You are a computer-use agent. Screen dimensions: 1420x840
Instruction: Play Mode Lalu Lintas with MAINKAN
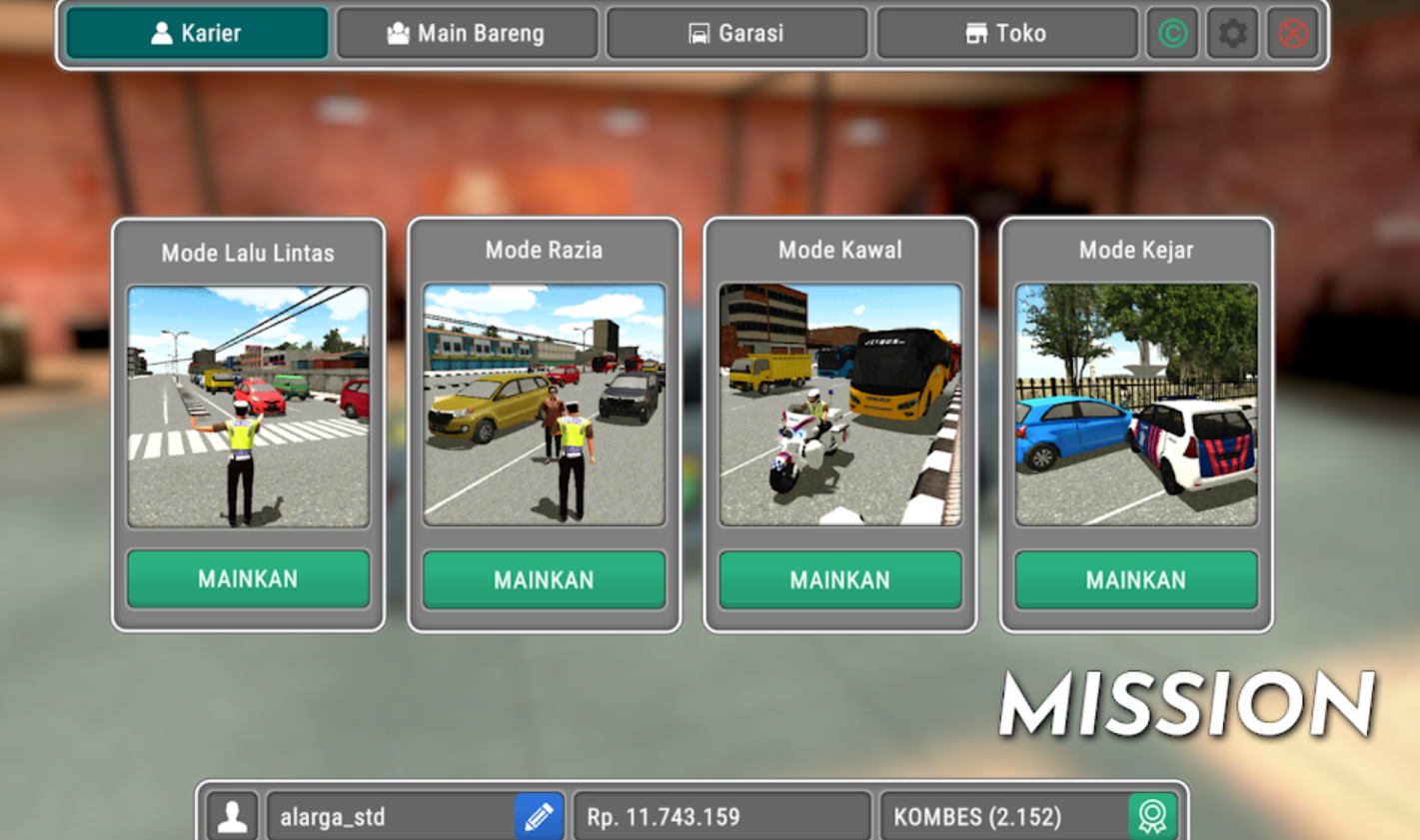pos(248,579)
